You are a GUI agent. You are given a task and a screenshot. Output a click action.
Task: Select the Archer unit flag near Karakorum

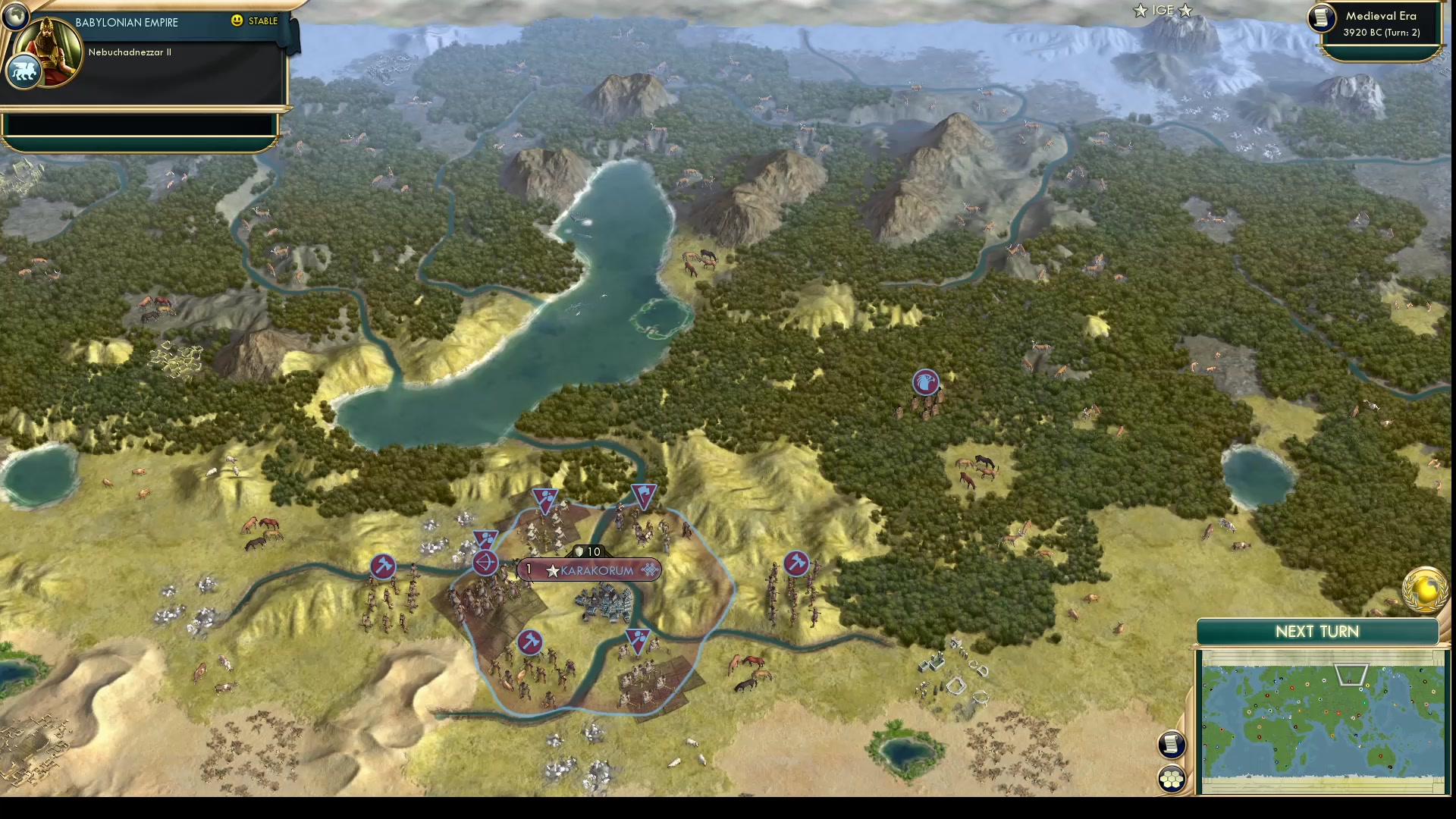pyautogui.click(x=485, y=563)
